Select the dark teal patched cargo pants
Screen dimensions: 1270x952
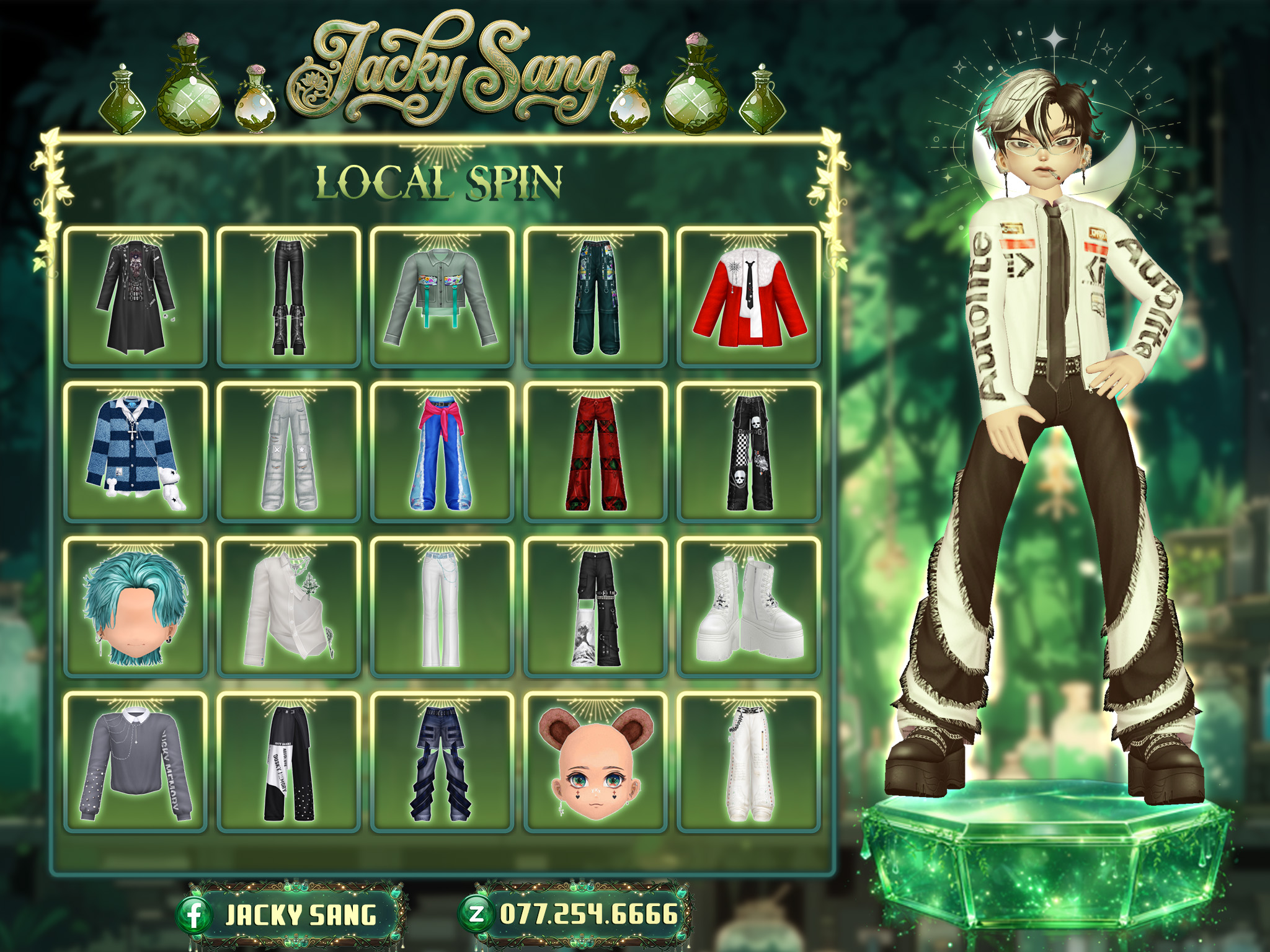pyautogui.click(x=595, y=297)
